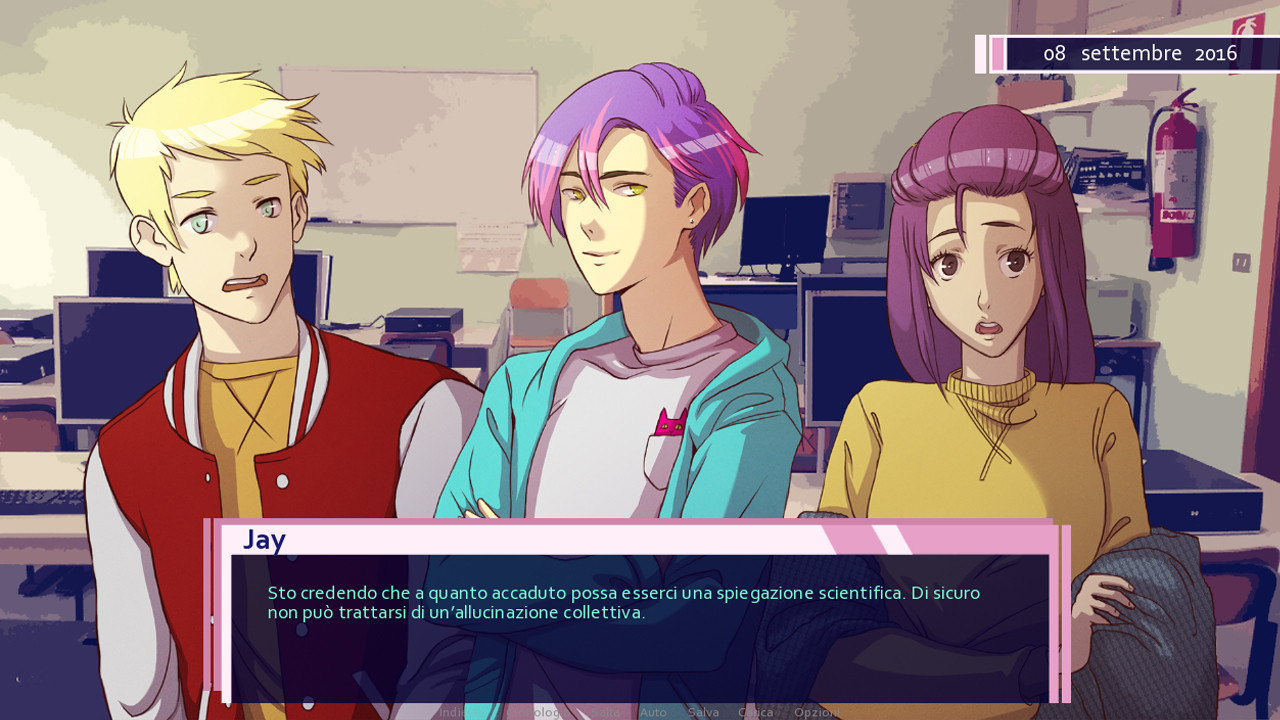This screenshot has width=1280, height=720.
Task: Click Salva to save the game
Action: tap(703, 712)
